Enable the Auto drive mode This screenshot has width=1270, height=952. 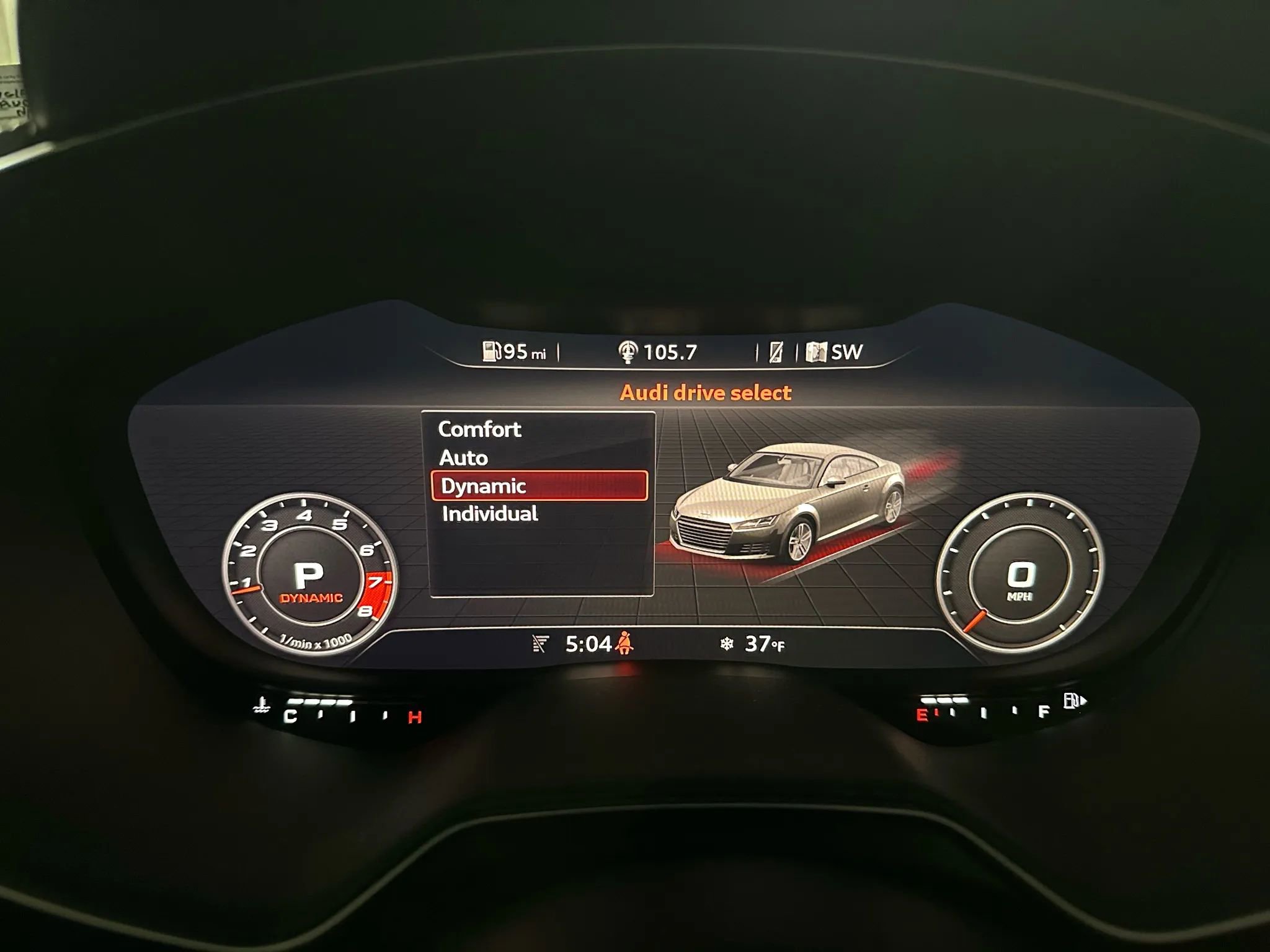pyautogui.click(x=463, y=457)
